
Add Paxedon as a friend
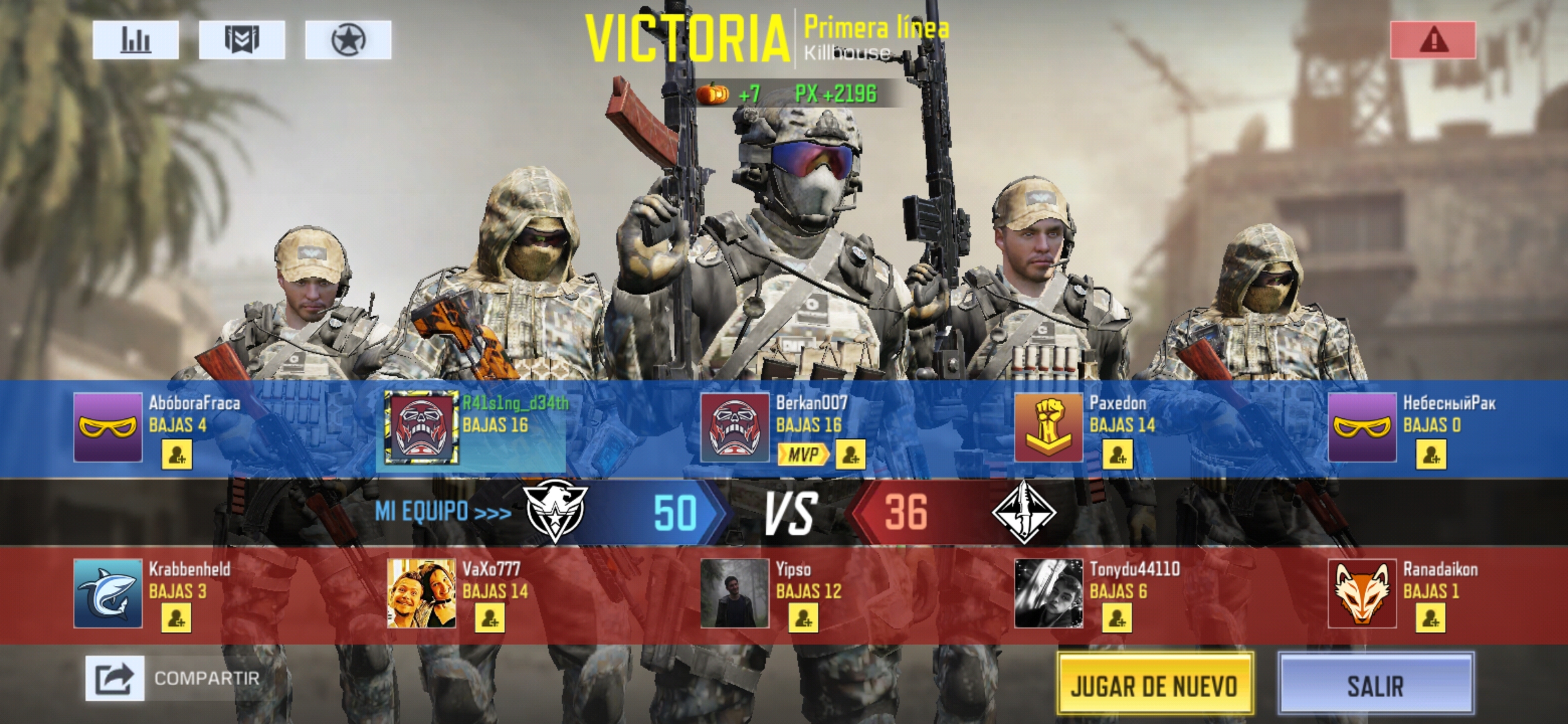(1117, 455)
